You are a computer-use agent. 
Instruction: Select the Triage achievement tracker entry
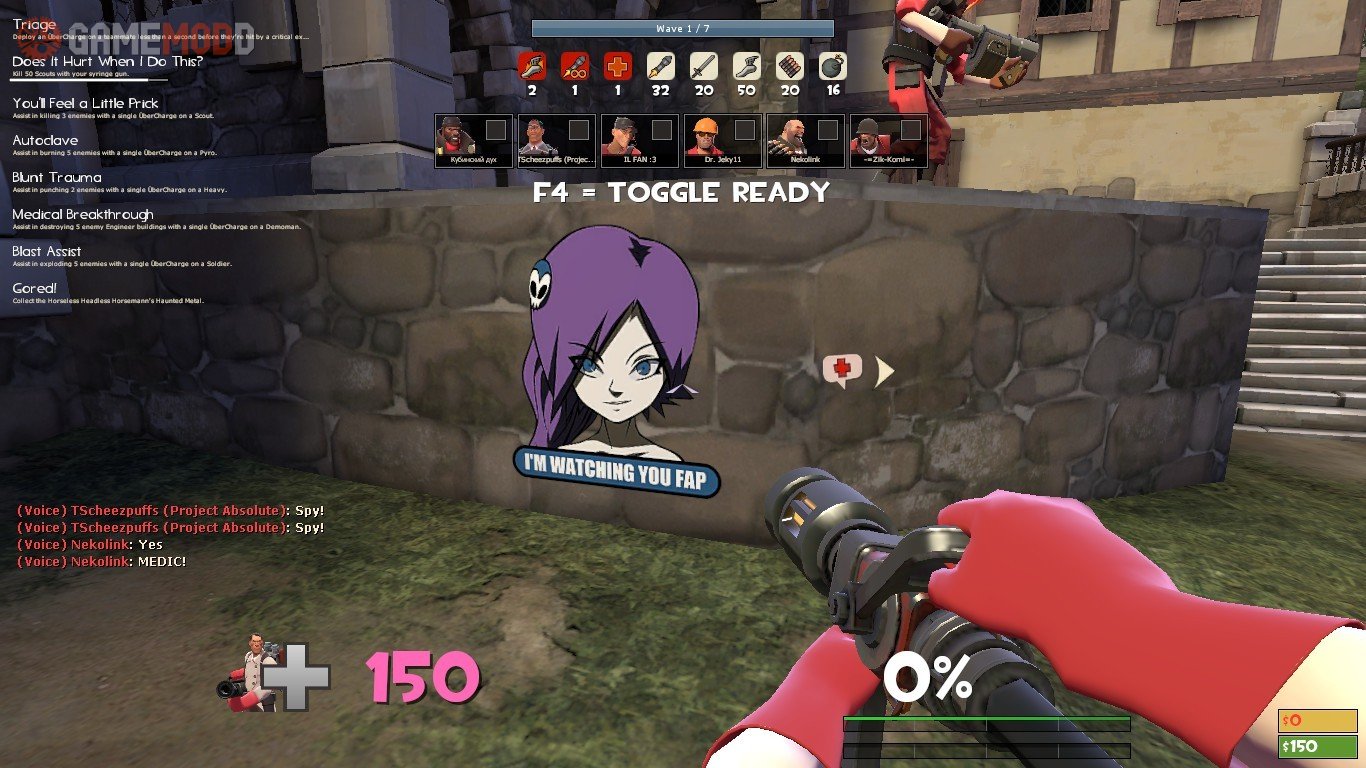pos(35,25)
